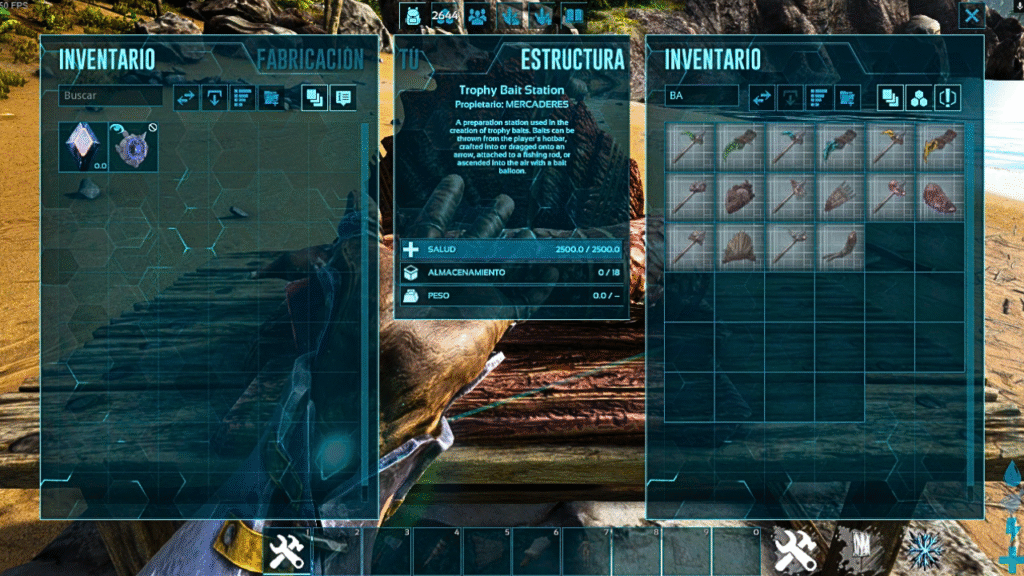
Task: Click the transfer arrows button in player inventory
Action: [186, 97]
